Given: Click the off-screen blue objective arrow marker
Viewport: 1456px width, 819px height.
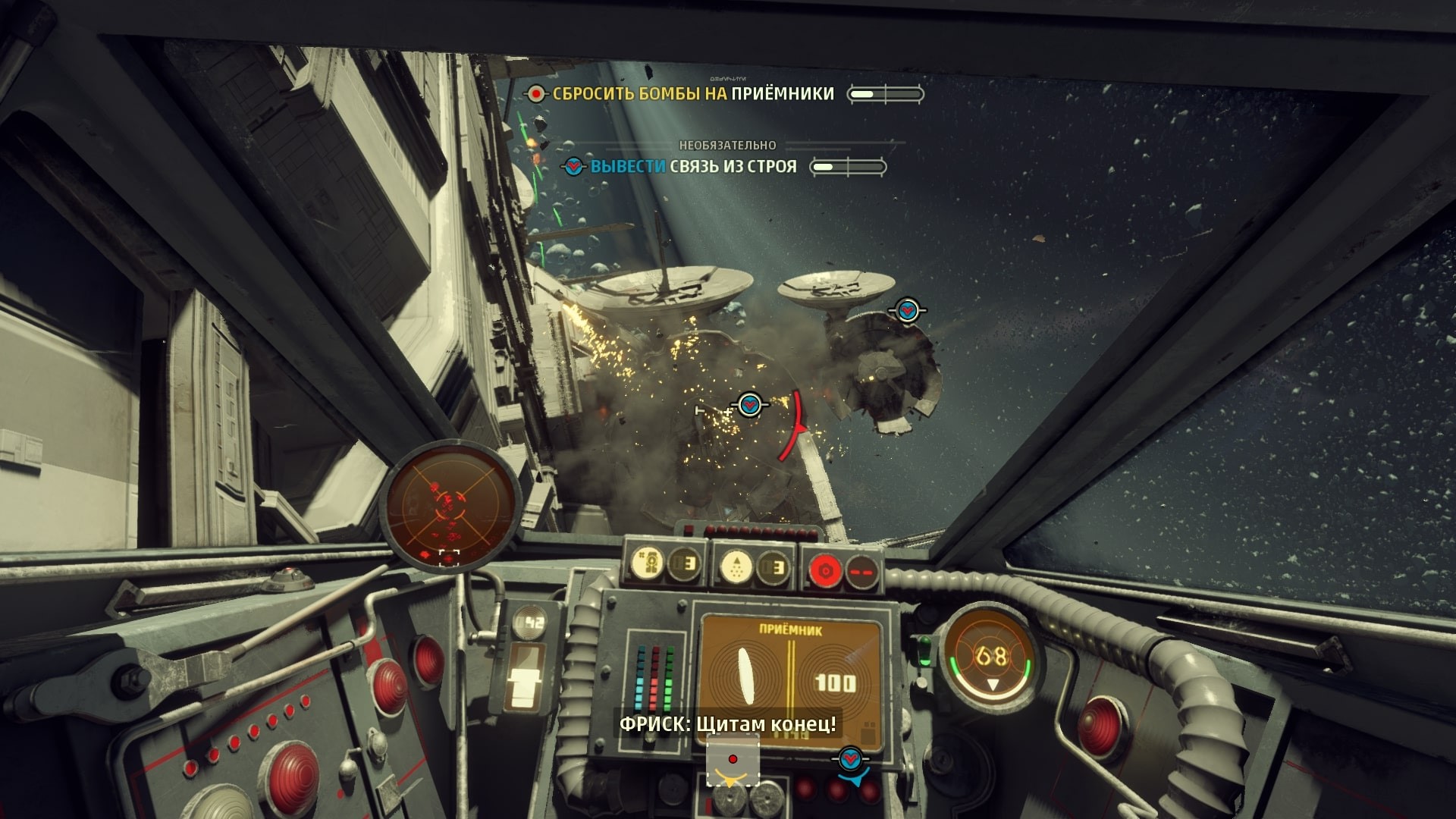Looking at the screenshot, I should pyautogui.click(x=850, y=759).
